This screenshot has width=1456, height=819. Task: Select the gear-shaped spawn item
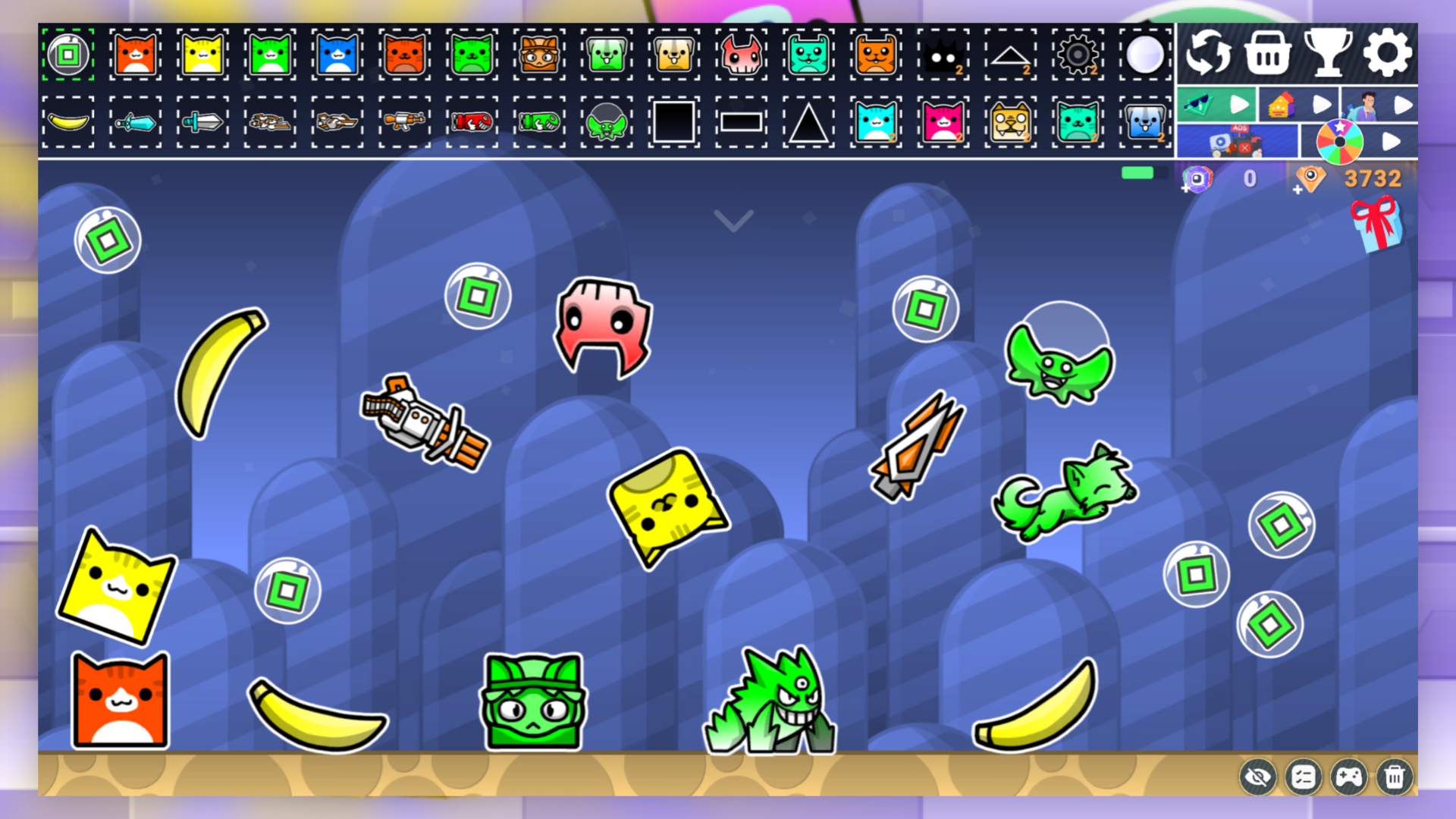coord(1078,55)
